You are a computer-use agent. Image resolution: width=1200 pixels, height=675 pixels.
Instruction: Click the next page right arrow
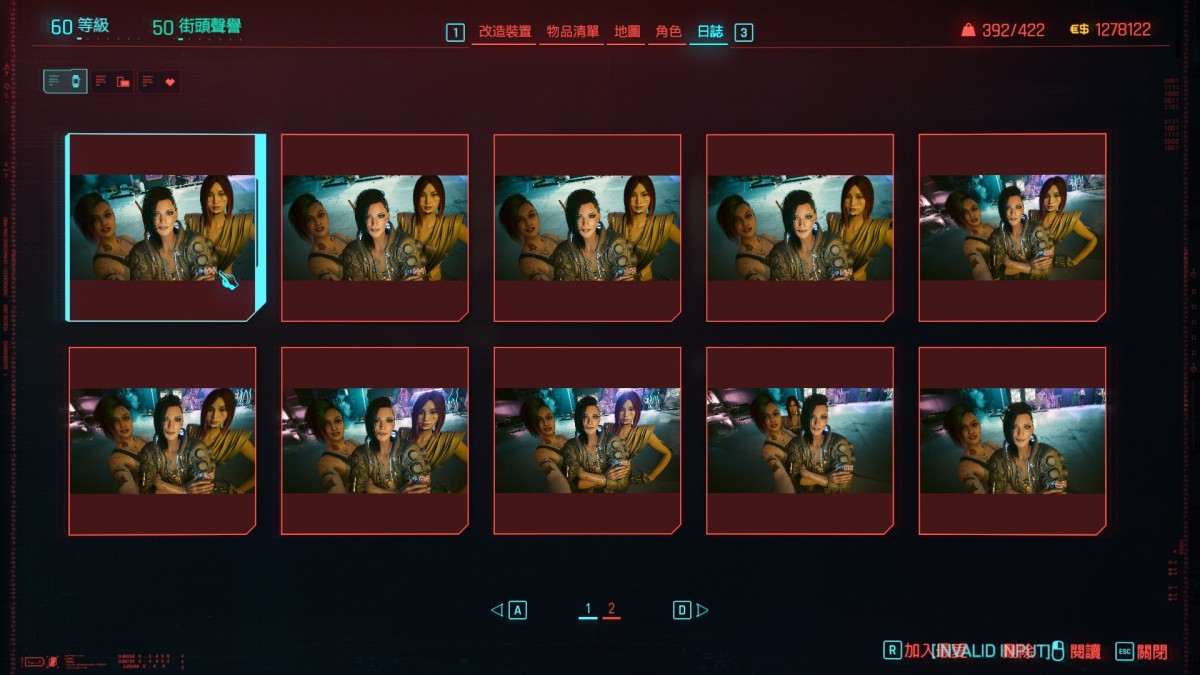(x=702, y=610)
